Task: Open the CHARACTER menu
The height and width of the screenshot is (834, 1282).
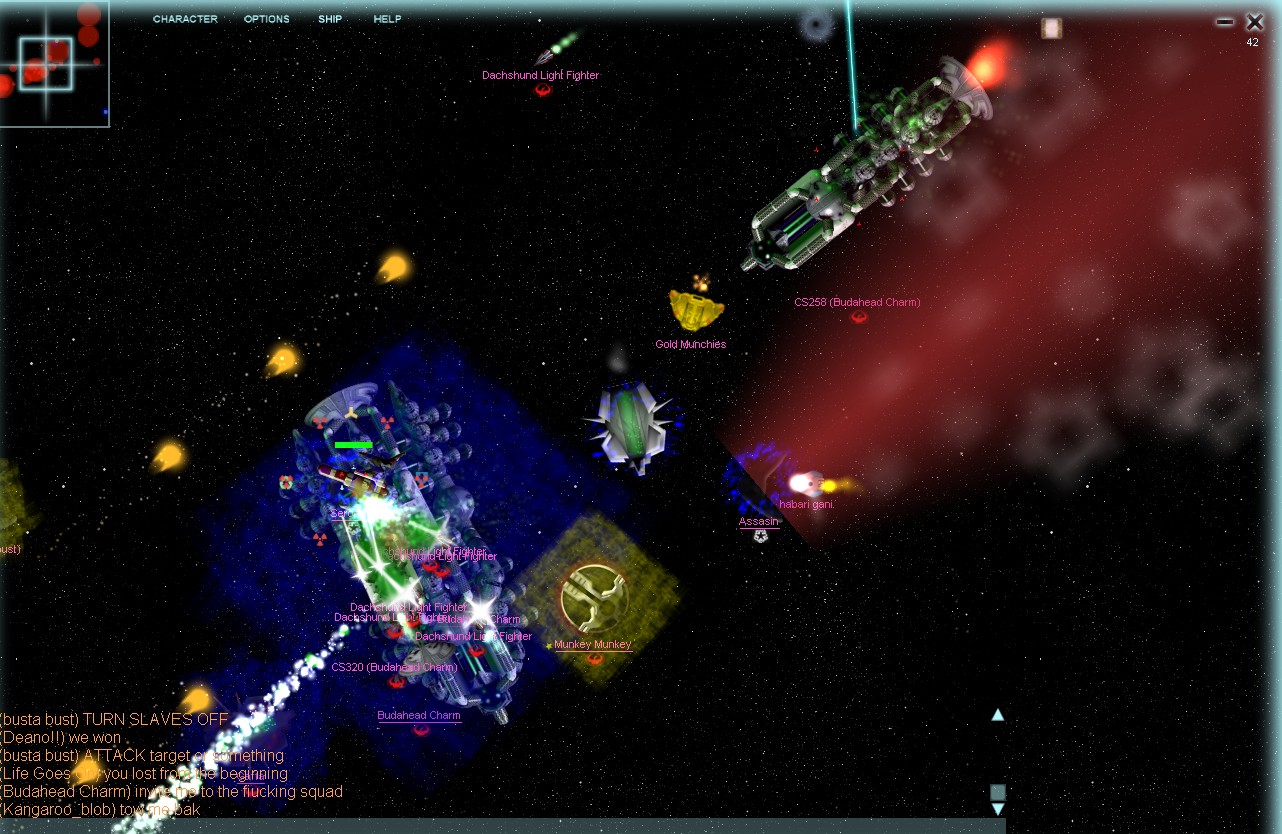Action: (185, 19)
